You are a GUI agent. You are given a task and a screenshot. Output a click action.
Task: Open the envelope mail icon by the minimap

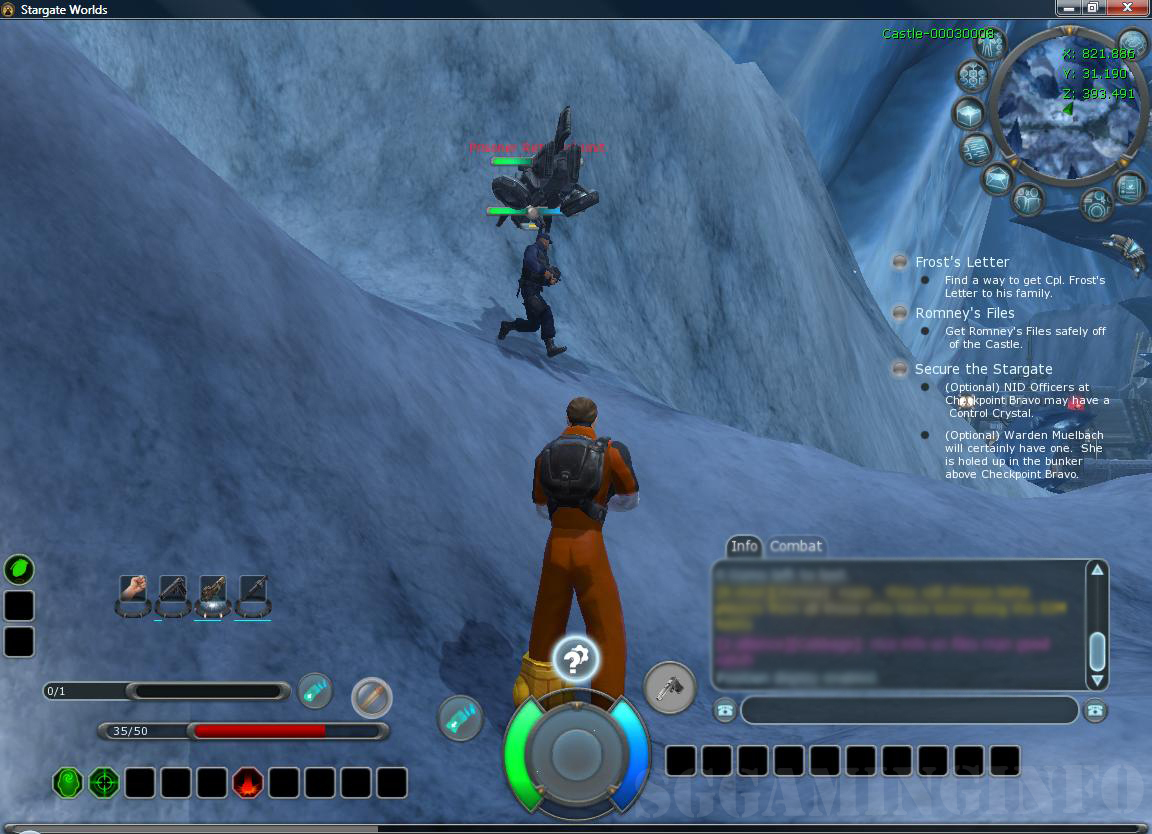(997, 180)
